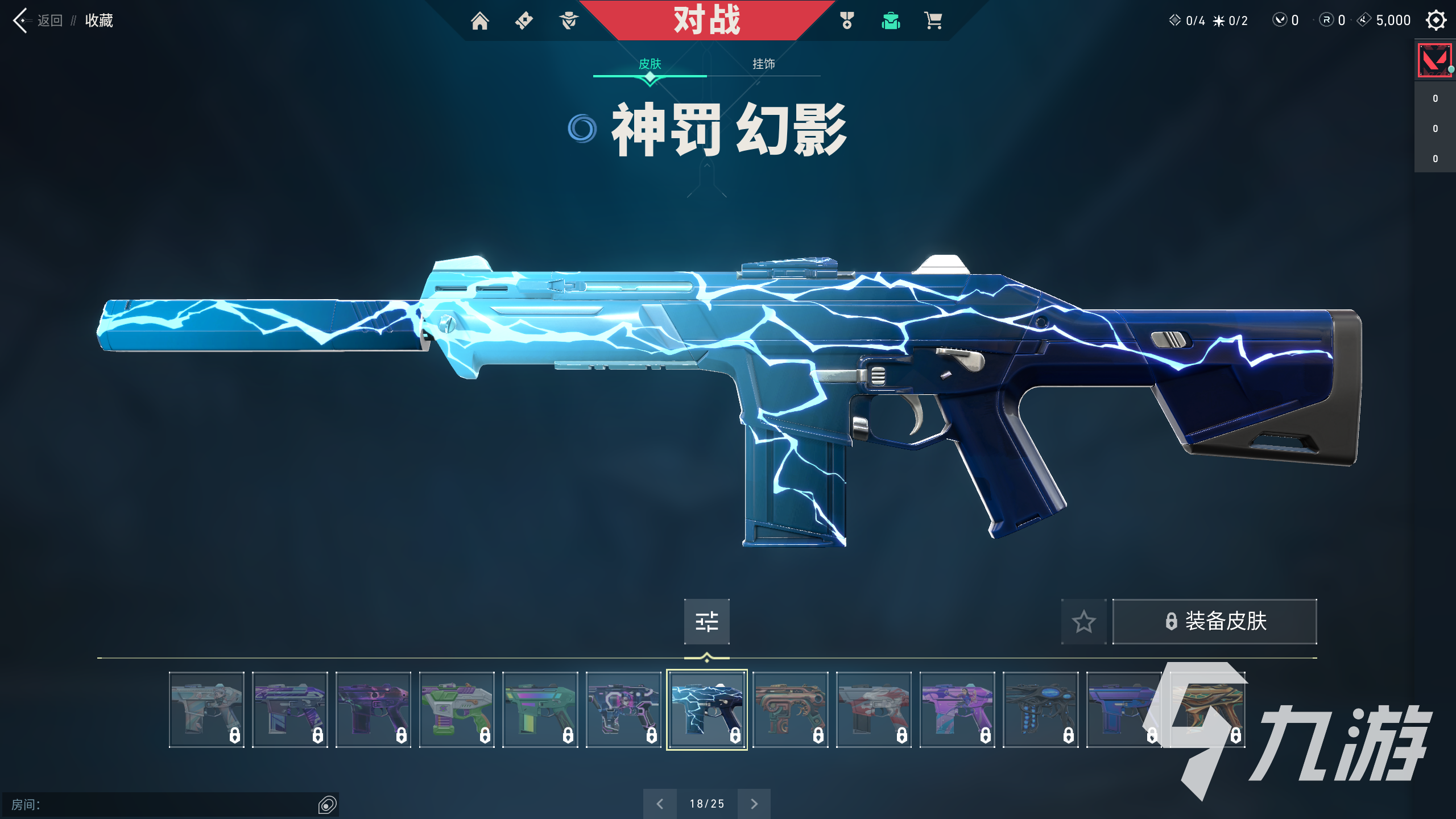Image resolution: width=1456 pixels, height=819 pixels.
Task: Open the Home screen icon
Action: pos(481,20)
